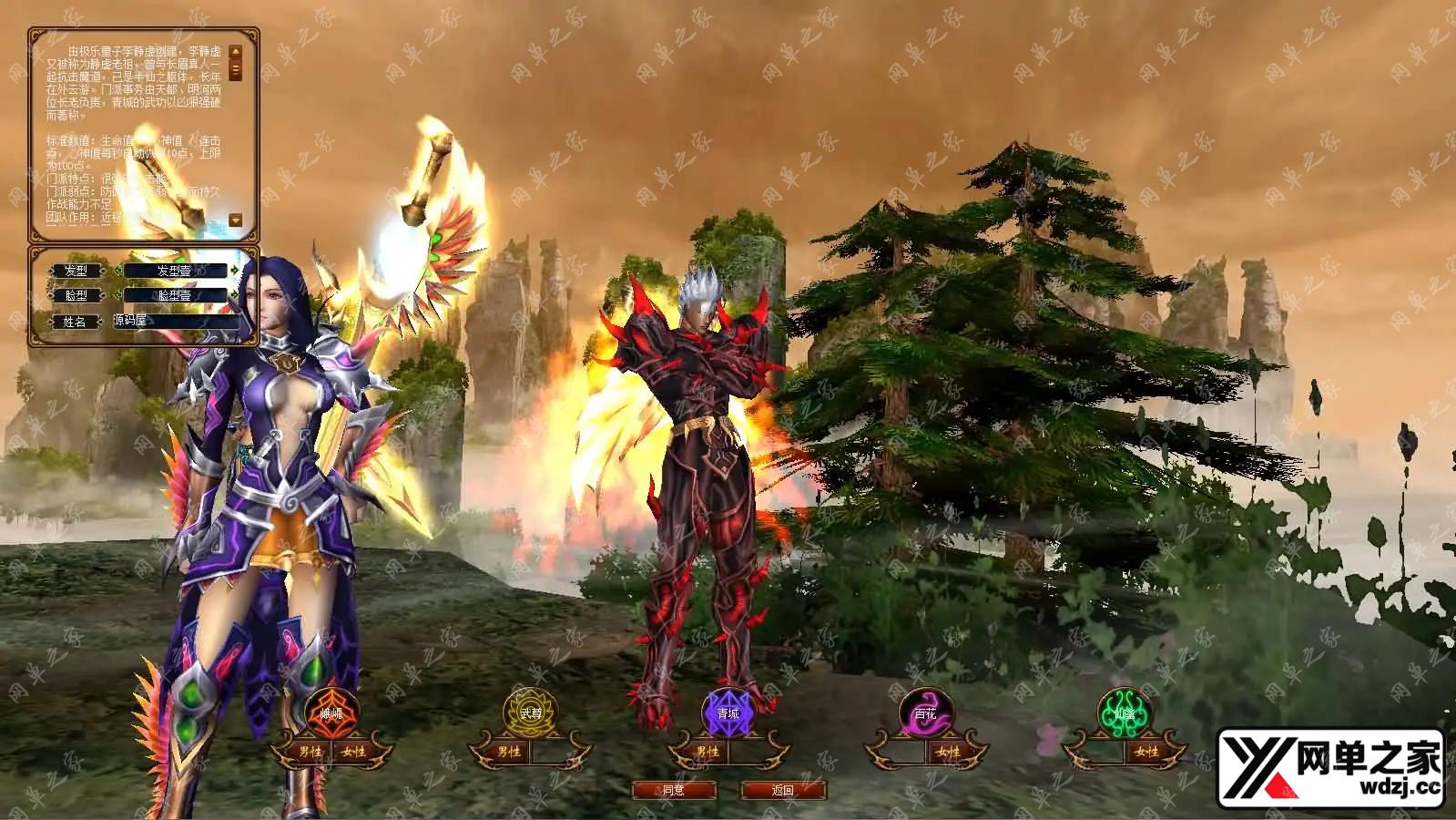Image resolution: width=1456 pixels, height=820 pixels.
Task: Choose 男性 under the 峨嵋 faction
Action: 311,752
